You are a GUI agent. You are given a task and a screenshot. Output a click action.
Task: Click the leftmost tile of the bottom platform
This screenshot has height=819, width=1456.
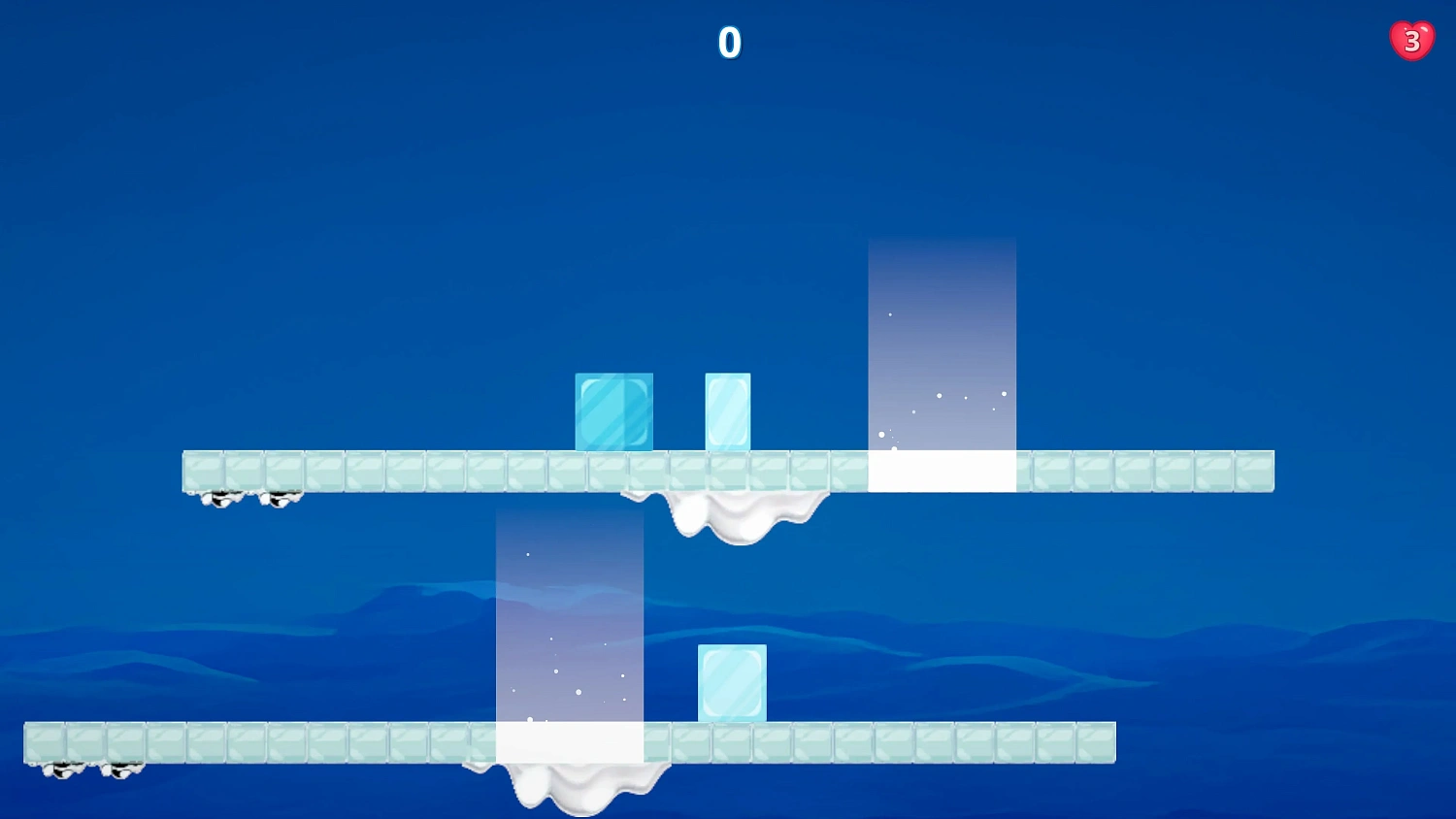(x=44, y=742)
